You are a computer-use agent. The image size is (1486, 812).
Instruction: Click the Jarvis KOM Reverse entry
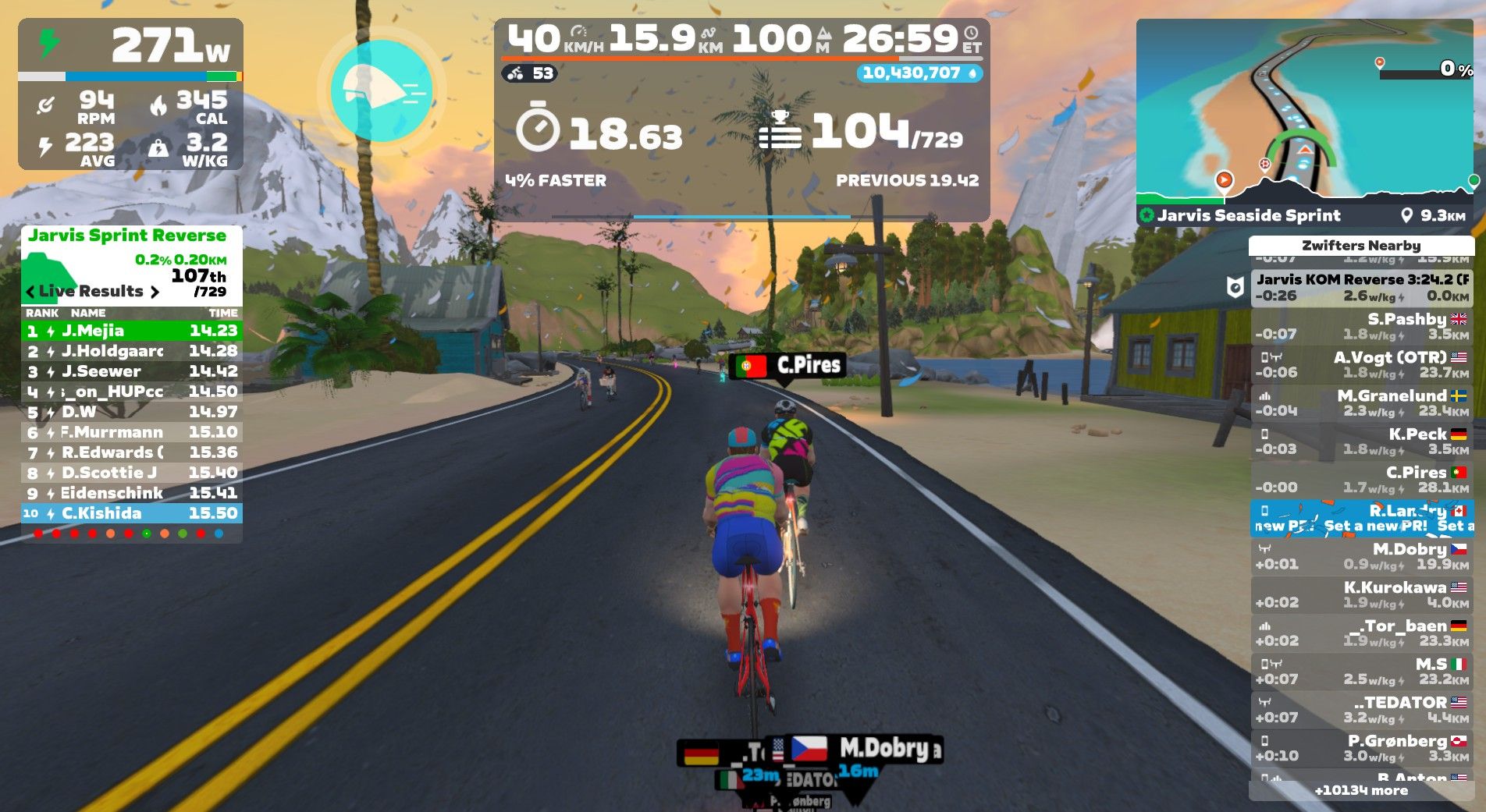(x=1361, y=287)
